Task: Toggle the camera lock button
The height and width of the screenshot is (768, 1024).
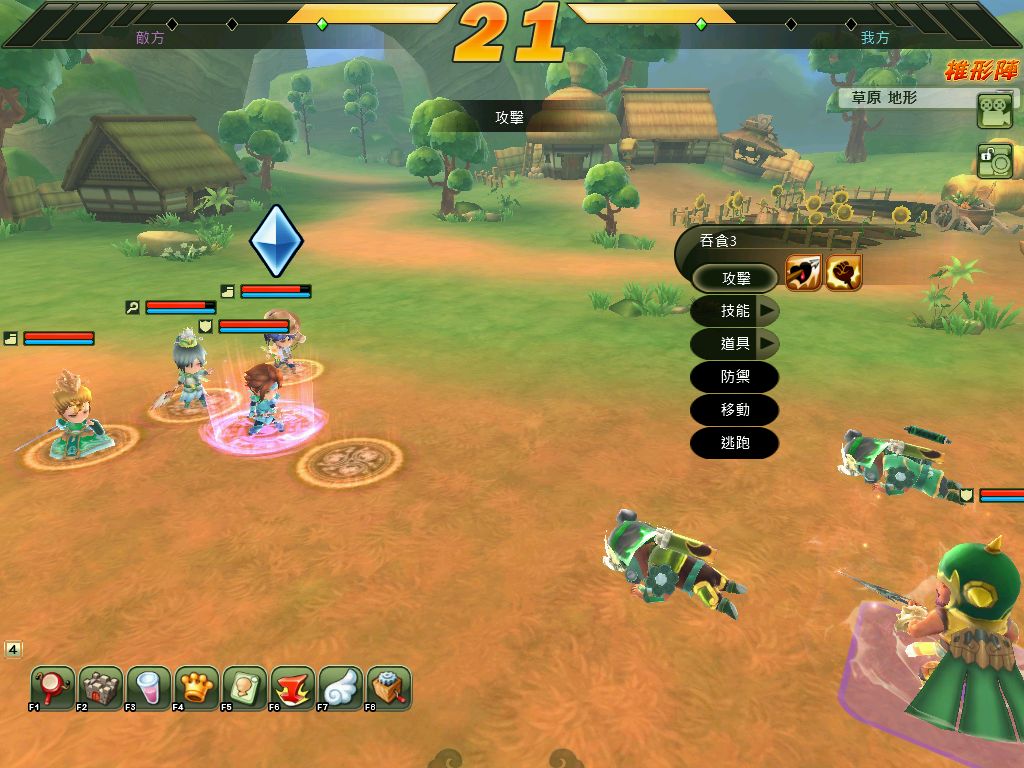Action: click(995, 161)
